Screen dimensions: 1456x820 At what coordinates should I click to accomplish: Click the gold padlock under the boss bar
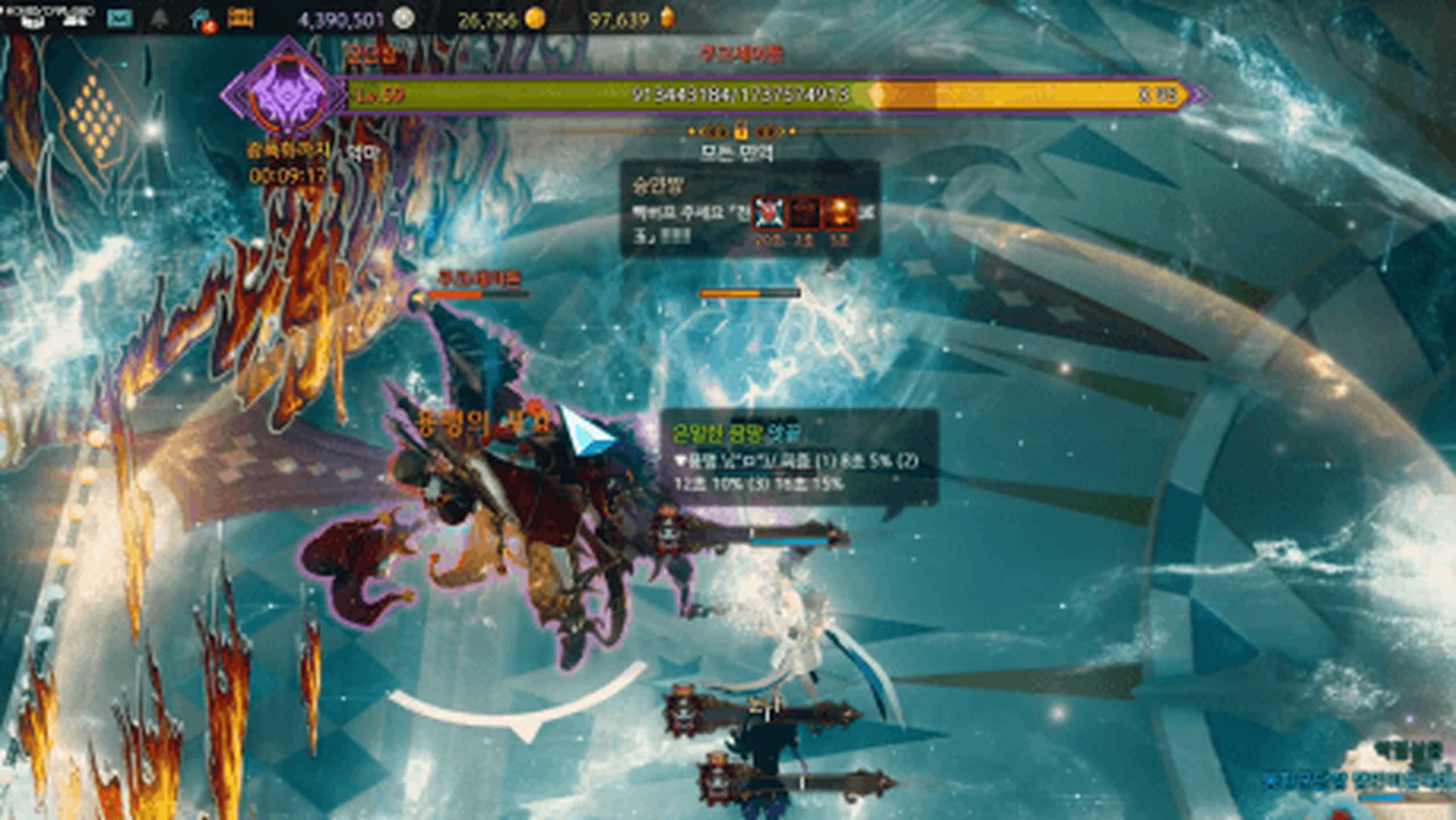click(740, 132)
